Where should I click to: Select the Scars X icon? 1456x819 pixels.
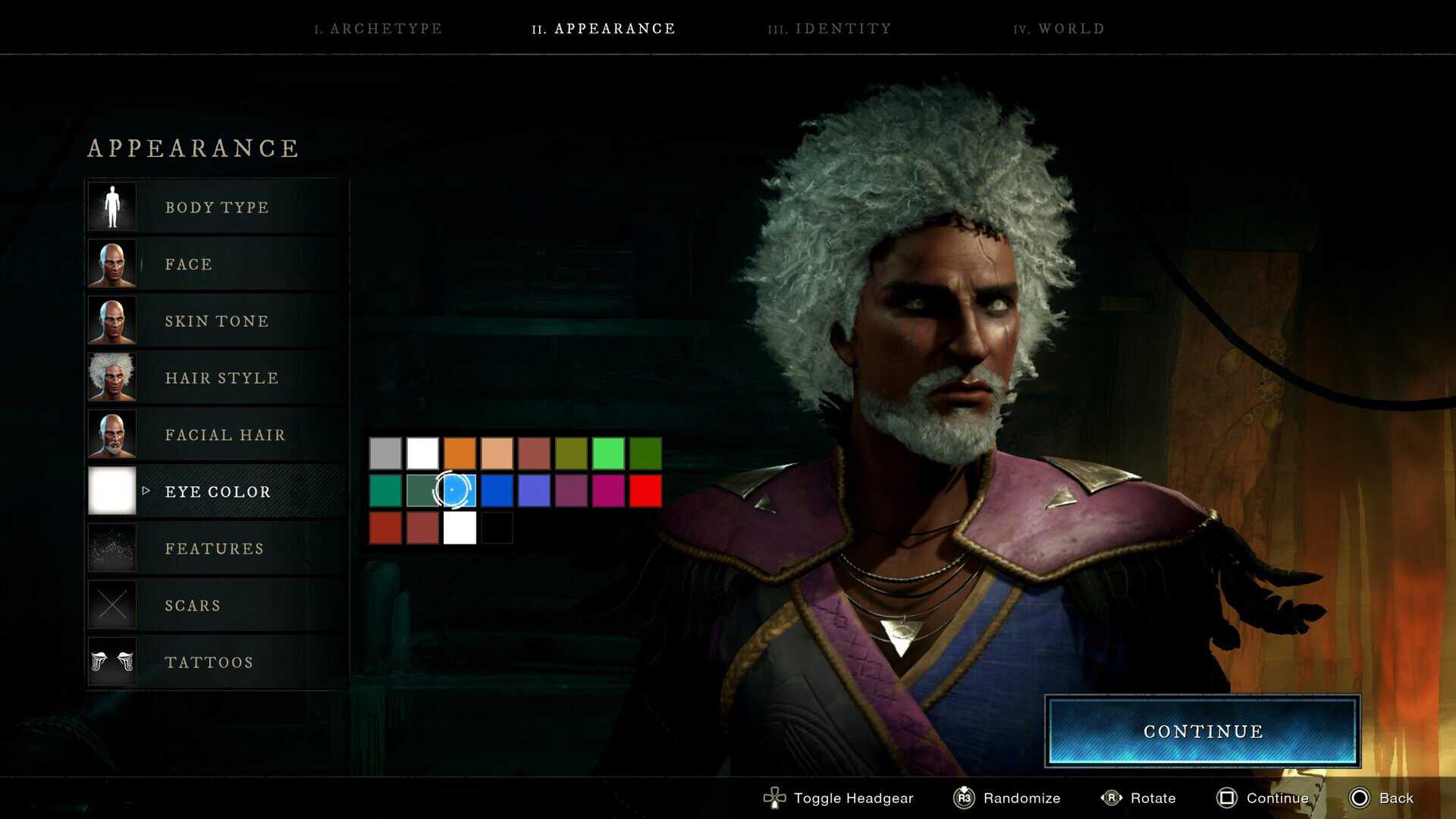[111, 604]
